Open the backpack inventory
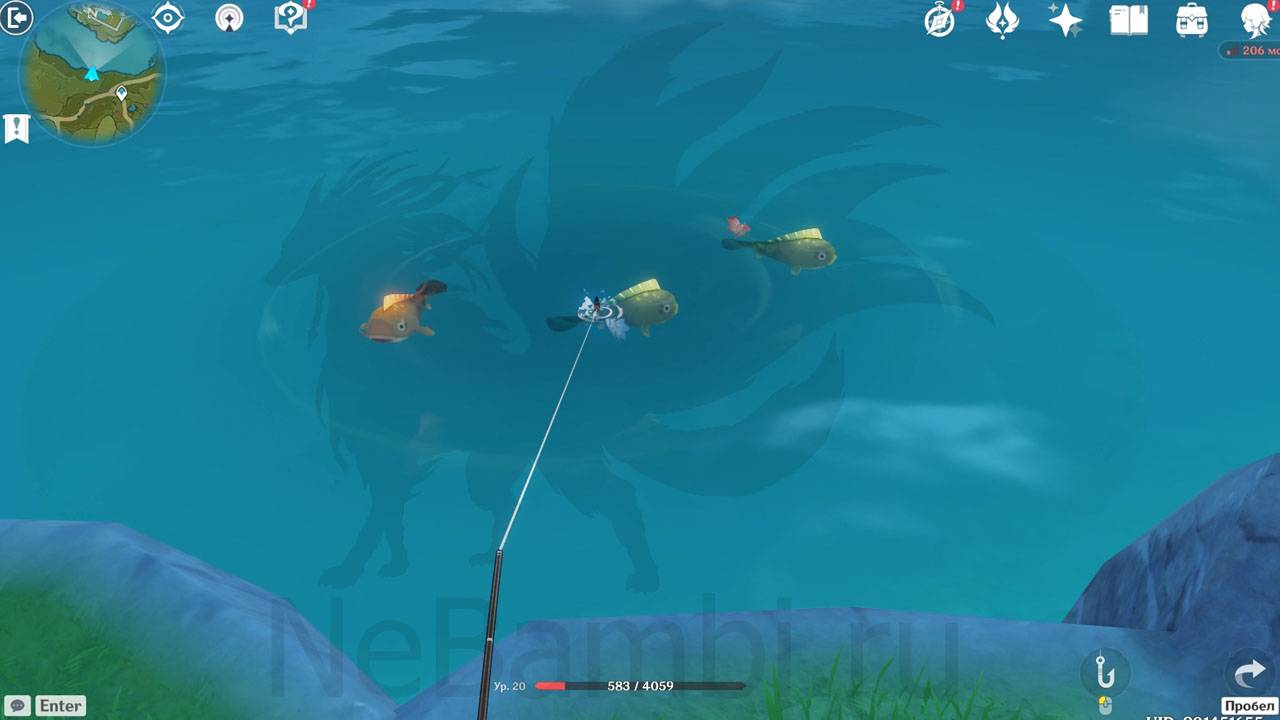The image size is (1280, 720). tap(1191, 20)
